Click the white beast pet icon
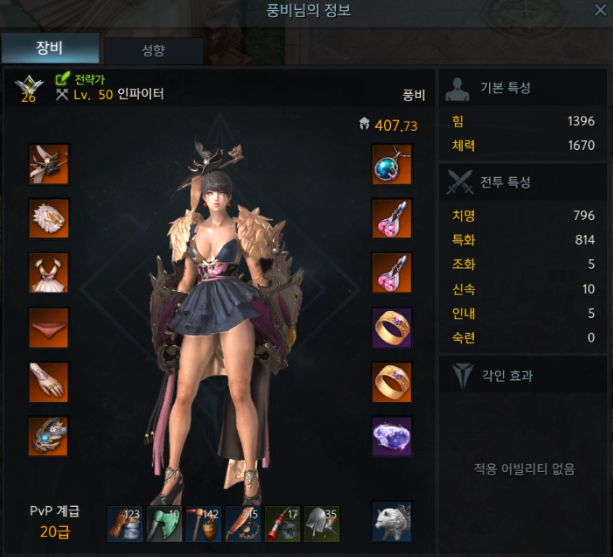613x557 pixels. (x=391, y=521)
